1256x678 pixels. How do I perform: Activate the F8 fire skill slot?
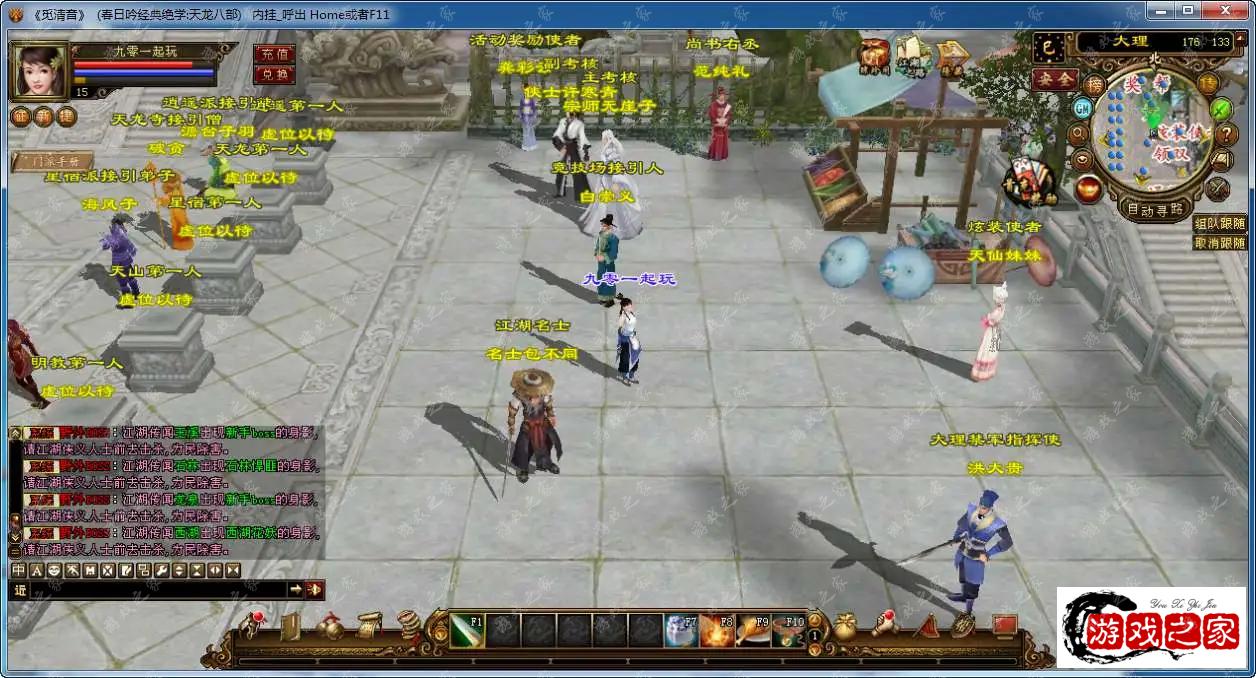pos(717,631)
